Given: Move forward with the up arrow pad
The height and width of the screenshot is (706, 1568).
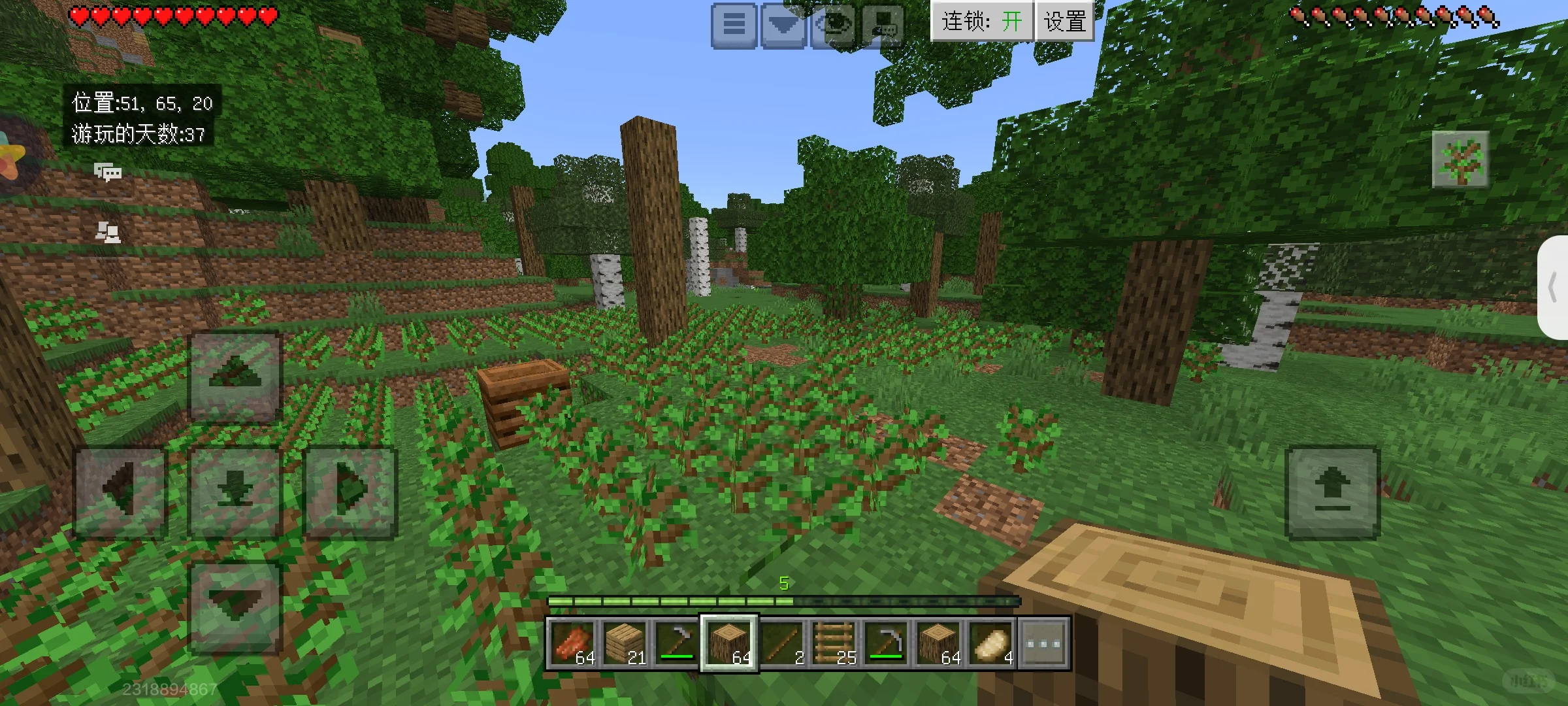Looking at the screenshot, I should [235, 377].
